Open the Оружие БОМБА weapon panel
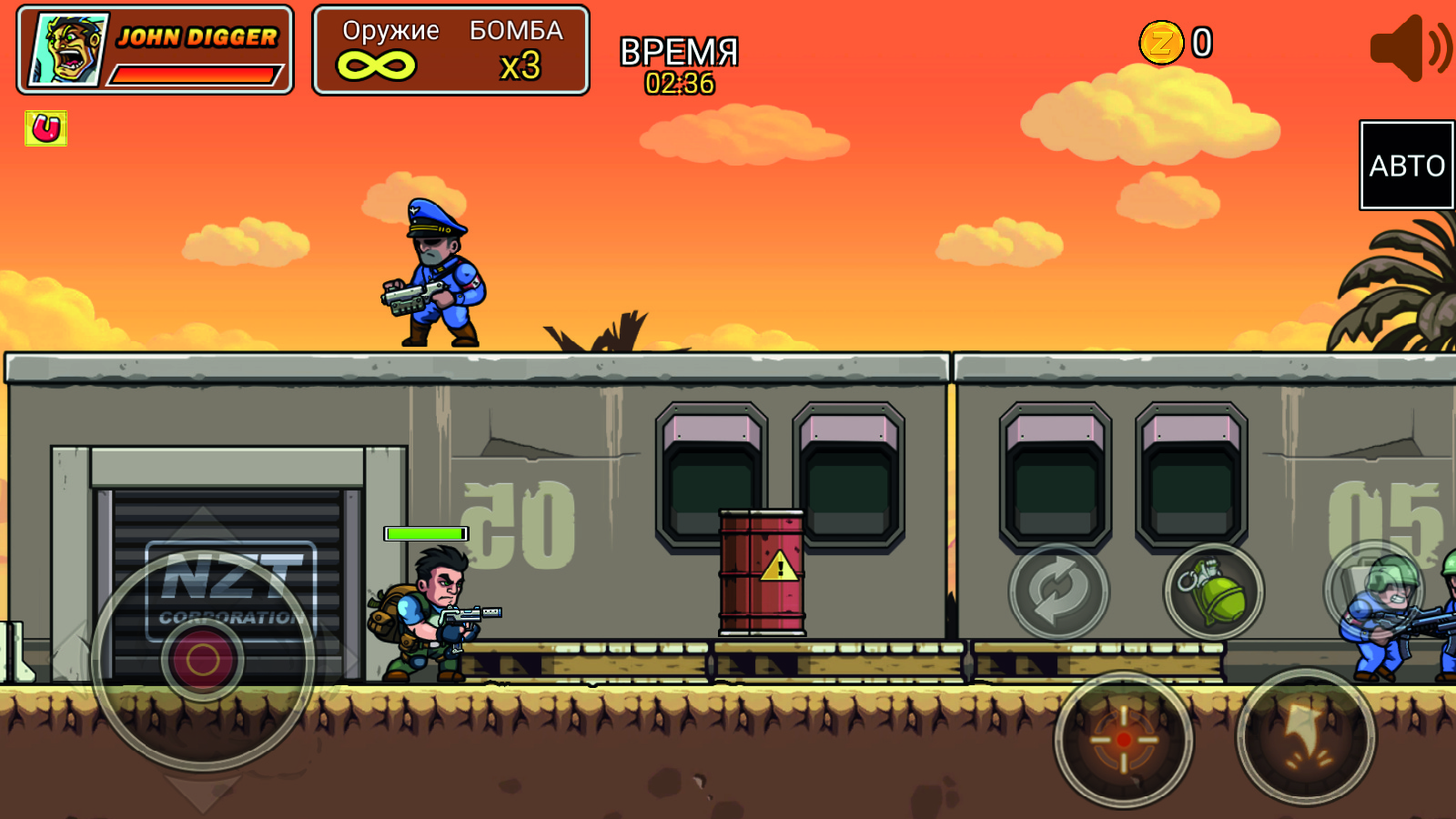The width and height of the screenshot is (1456, 819). 450,50
